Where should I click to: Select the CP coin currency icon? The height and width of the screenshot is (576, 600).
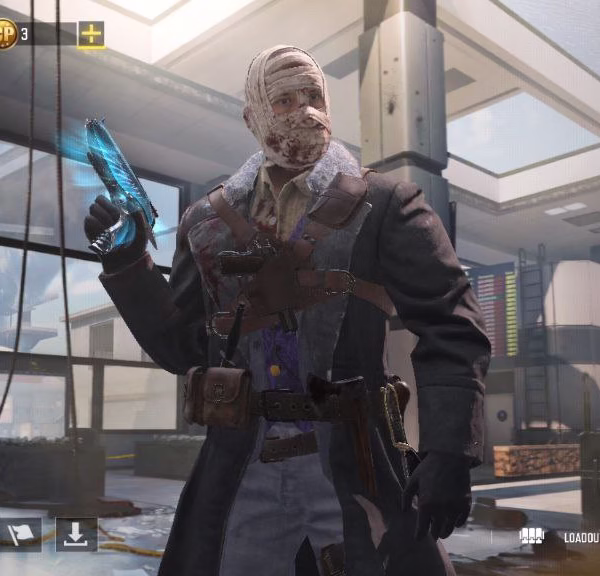[7, 34]
